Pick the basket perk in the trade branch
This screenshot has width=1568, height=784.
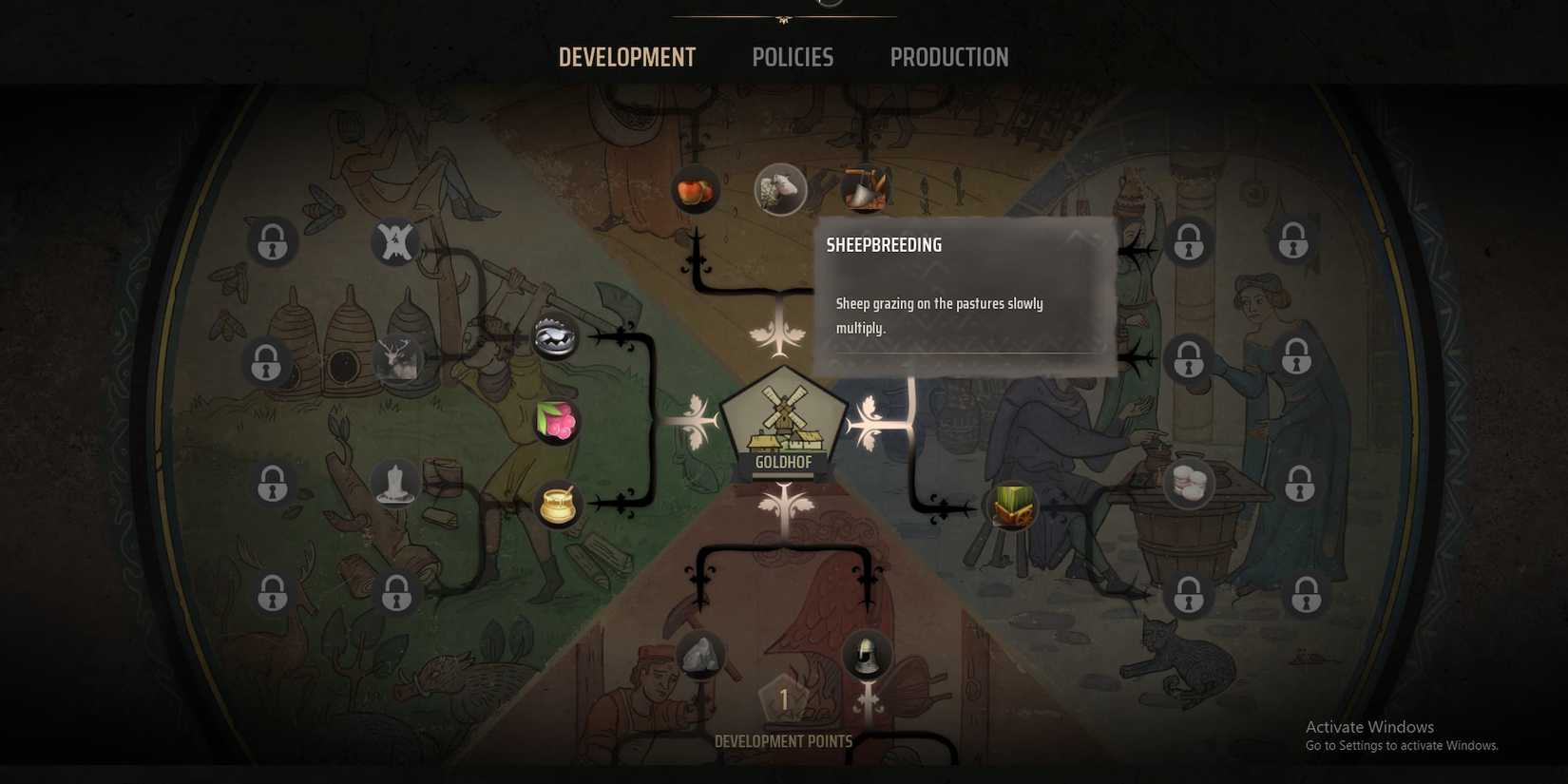[x=1012, y=506]
